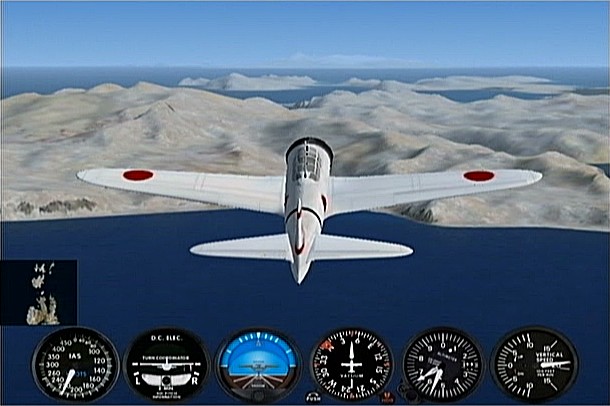This screenshot has height=406, width=610.
Task: Select the vertical speed indicator gauge
Action: point(533,364)
